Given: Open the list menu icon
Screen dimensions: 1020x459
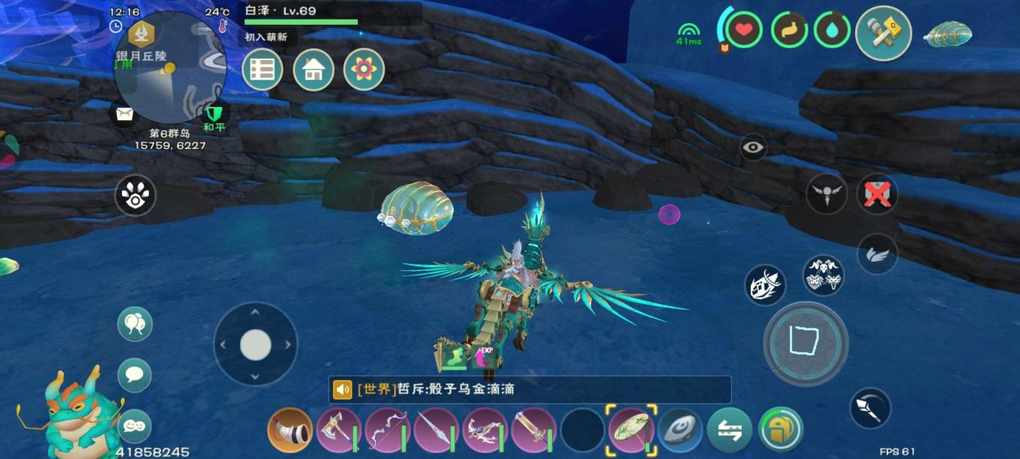Looking at the screenshot, I should coord(262,69).
